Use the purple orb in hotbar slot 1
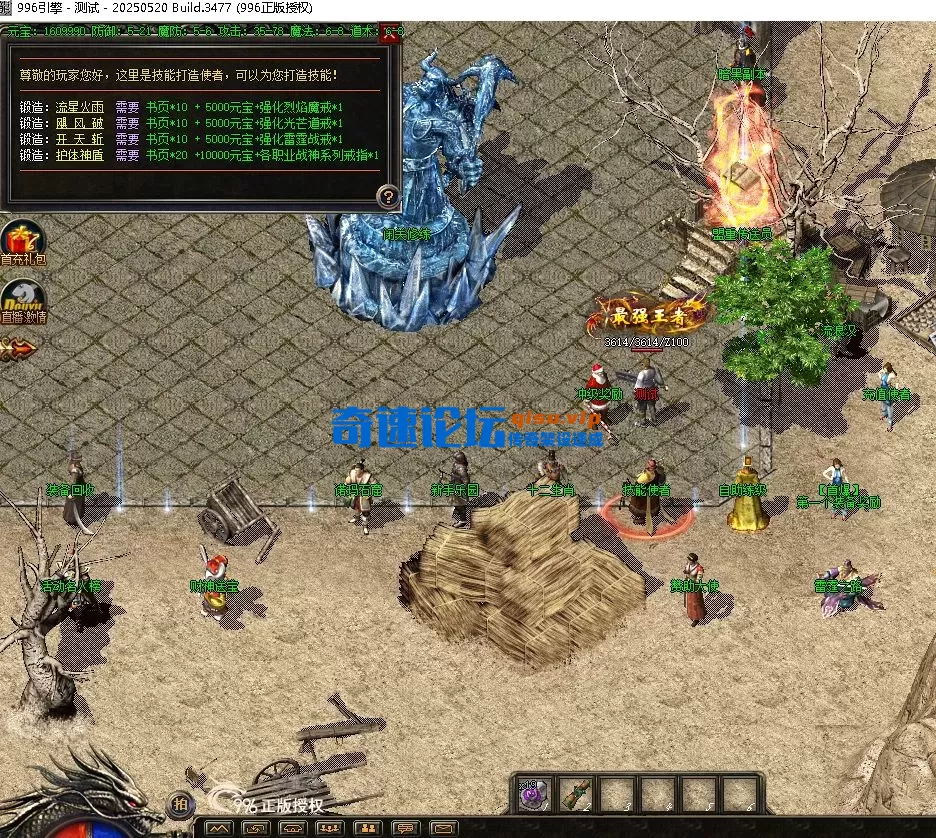This screenshot has height=838, width=936. tap(532, 794)
